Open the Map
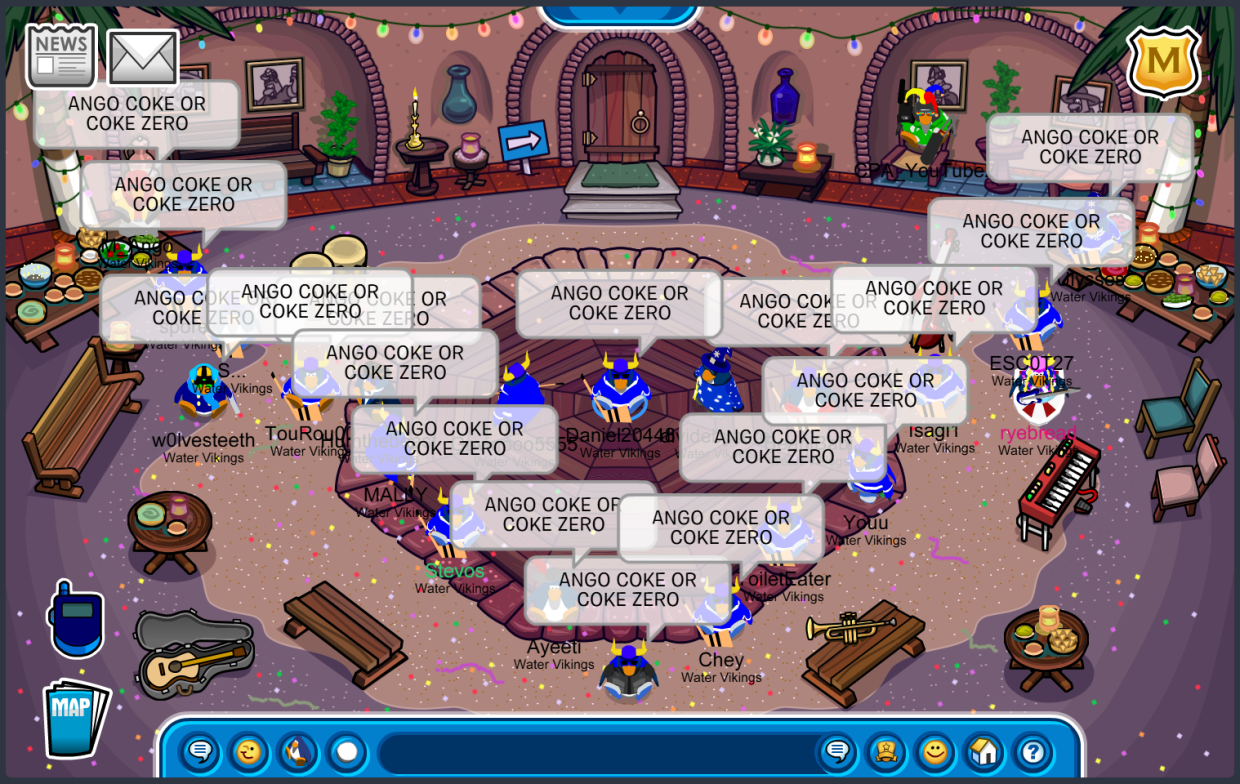 pyautogui.click(x=75, y=717)
